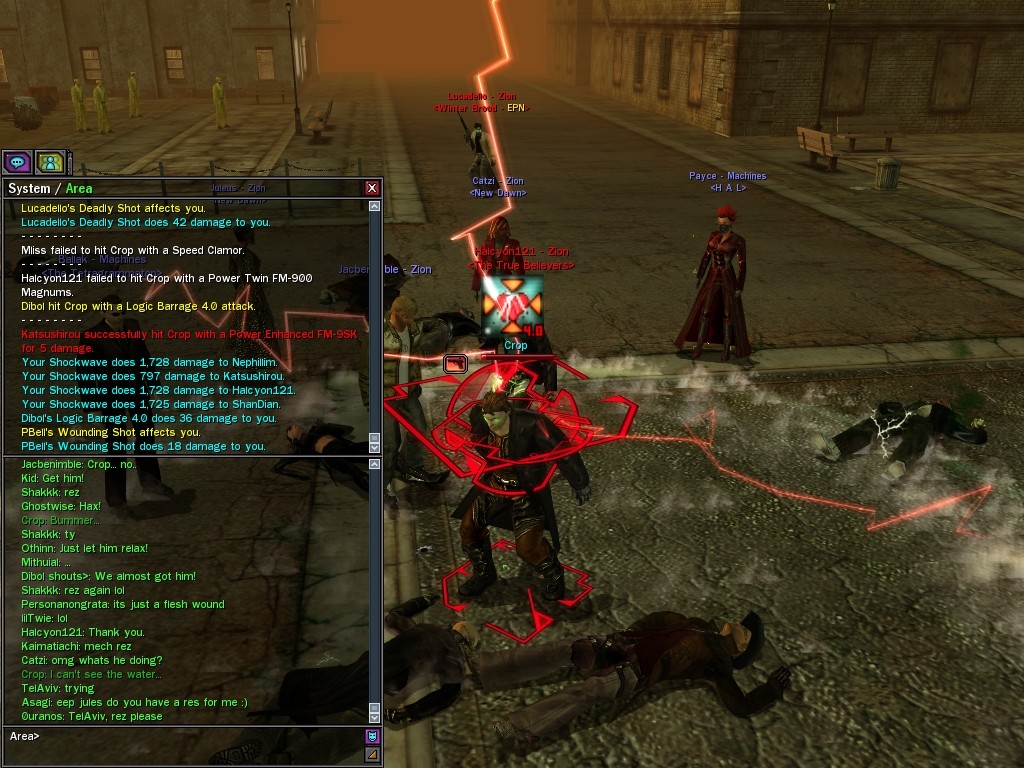Select the Logic Barrage 4.0 target icon
Image resolution: width=1024 pixels, height=768 pixels.
512,305
